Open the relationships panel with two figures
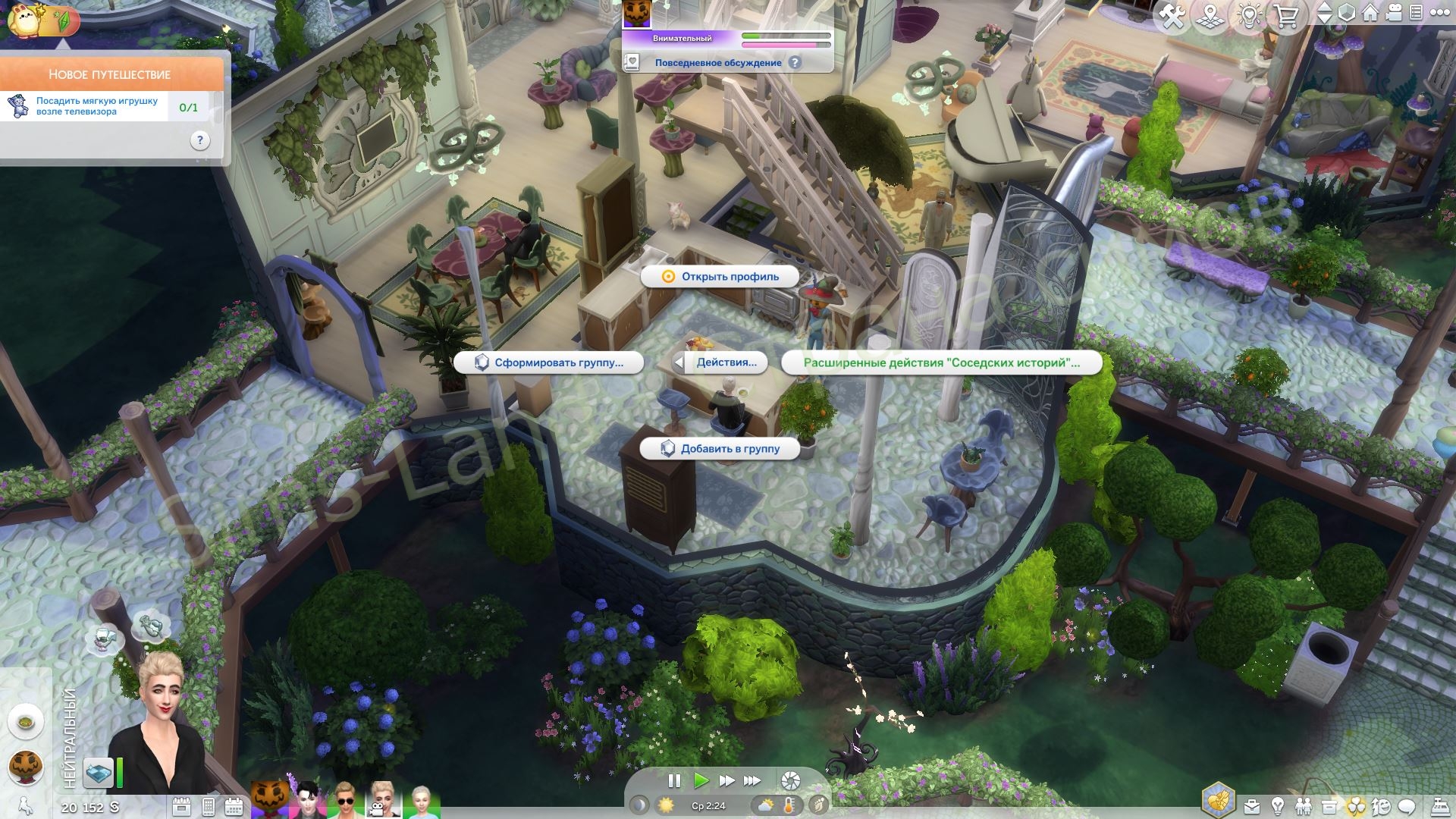This screenshot has height=819, width=1456. (x=1304, y=806)
